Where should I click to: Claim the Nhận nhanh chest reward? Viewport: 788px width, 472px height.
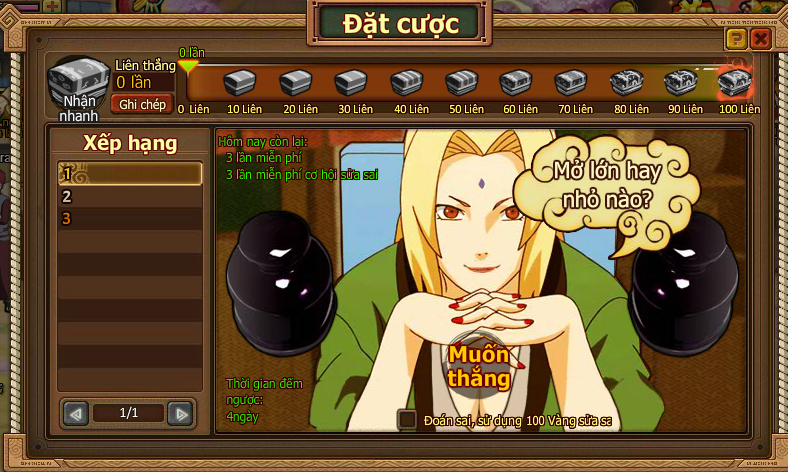point(77,84)
